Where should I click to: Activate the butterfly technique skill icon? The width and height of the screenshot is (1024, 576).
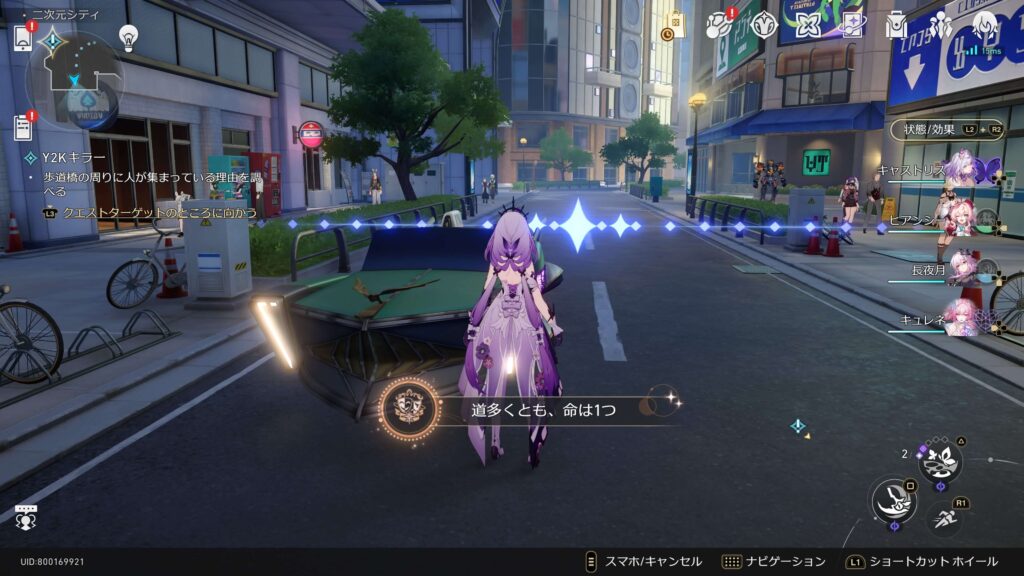940,461
